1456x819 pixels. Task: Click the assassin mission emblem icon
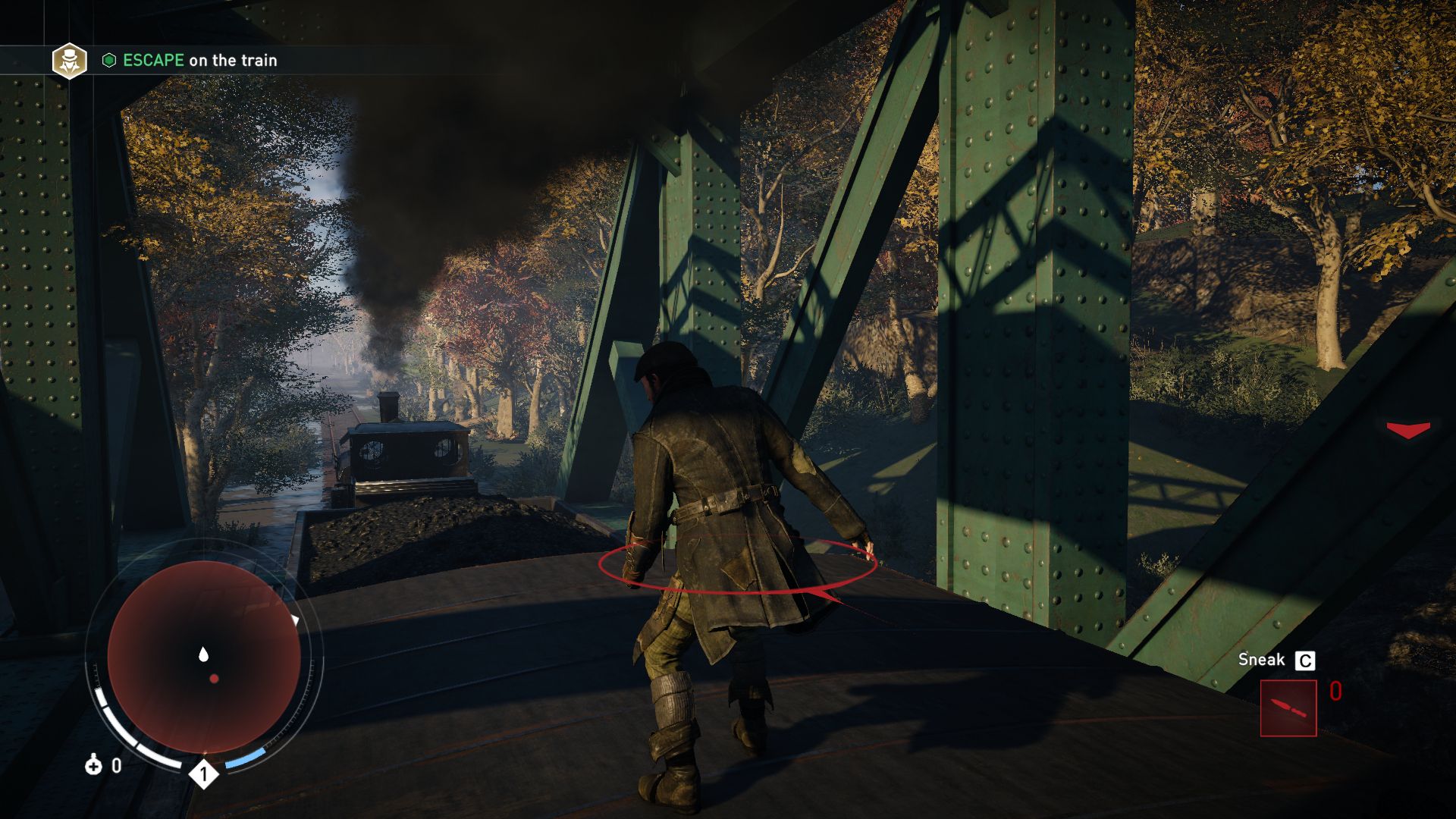point(69,61)
